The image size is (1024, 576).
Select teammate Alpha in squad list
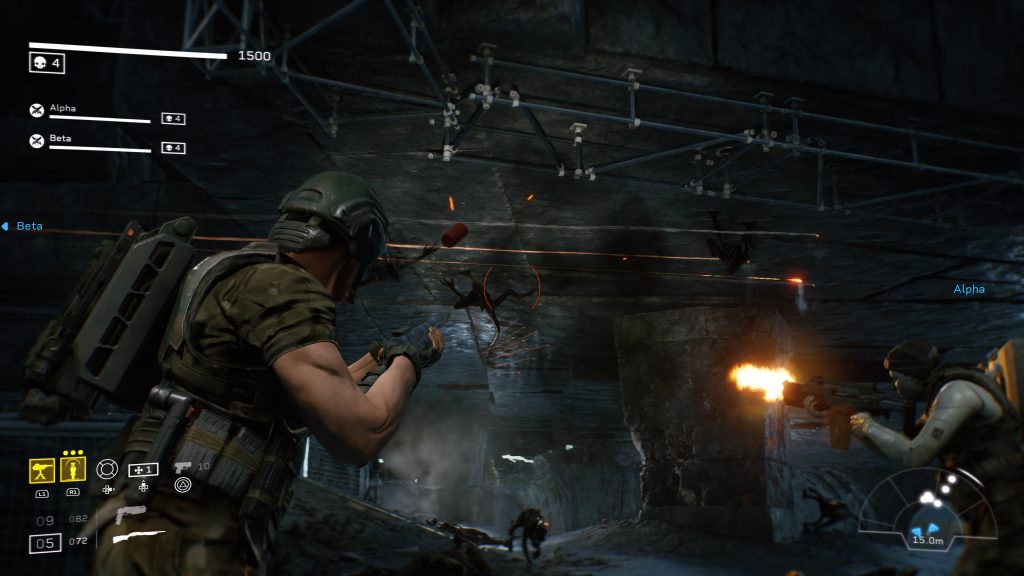62,108
